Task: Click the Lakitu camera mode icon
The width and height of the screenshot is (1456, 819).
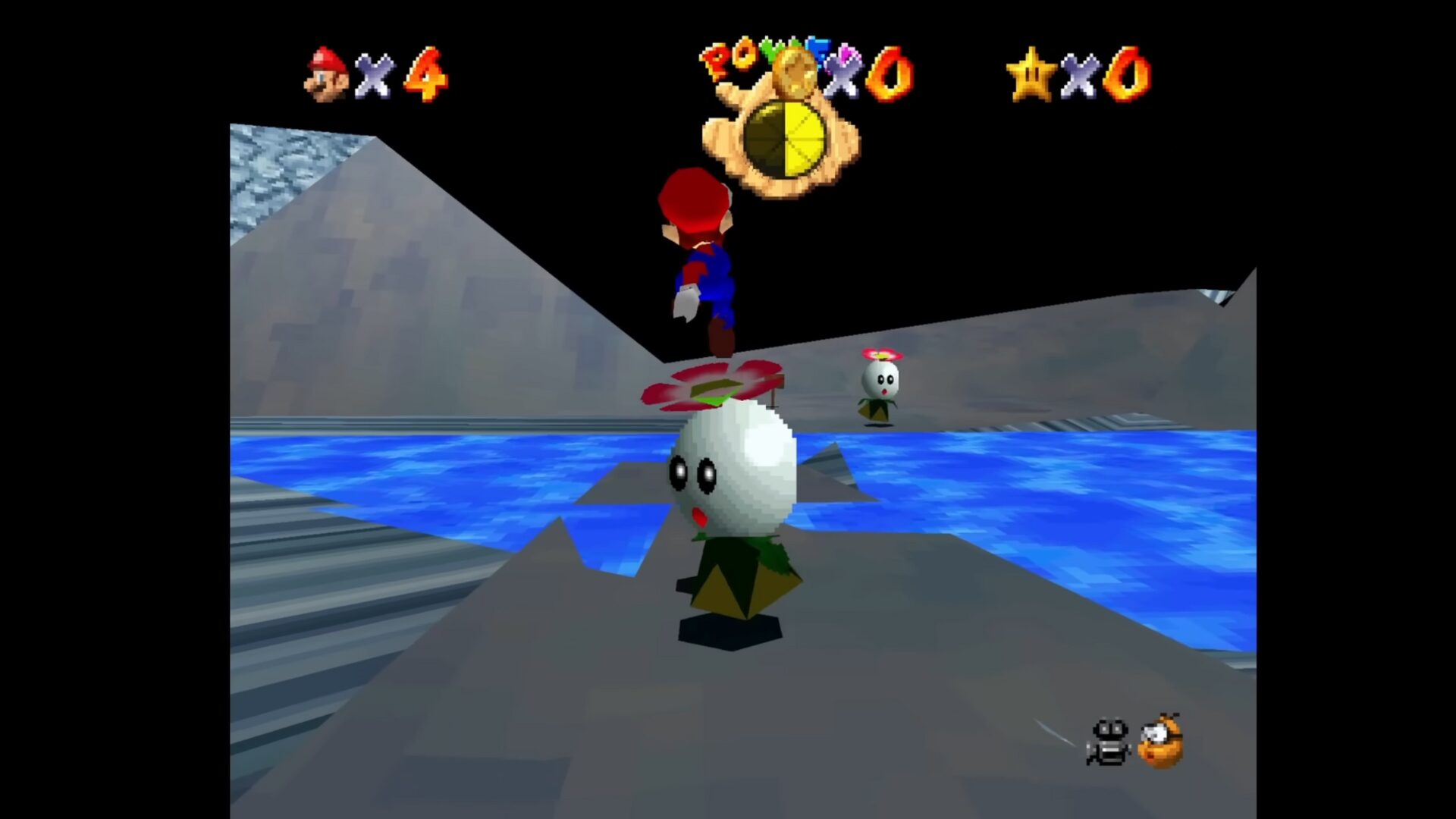Action: tap(1160, 741)
